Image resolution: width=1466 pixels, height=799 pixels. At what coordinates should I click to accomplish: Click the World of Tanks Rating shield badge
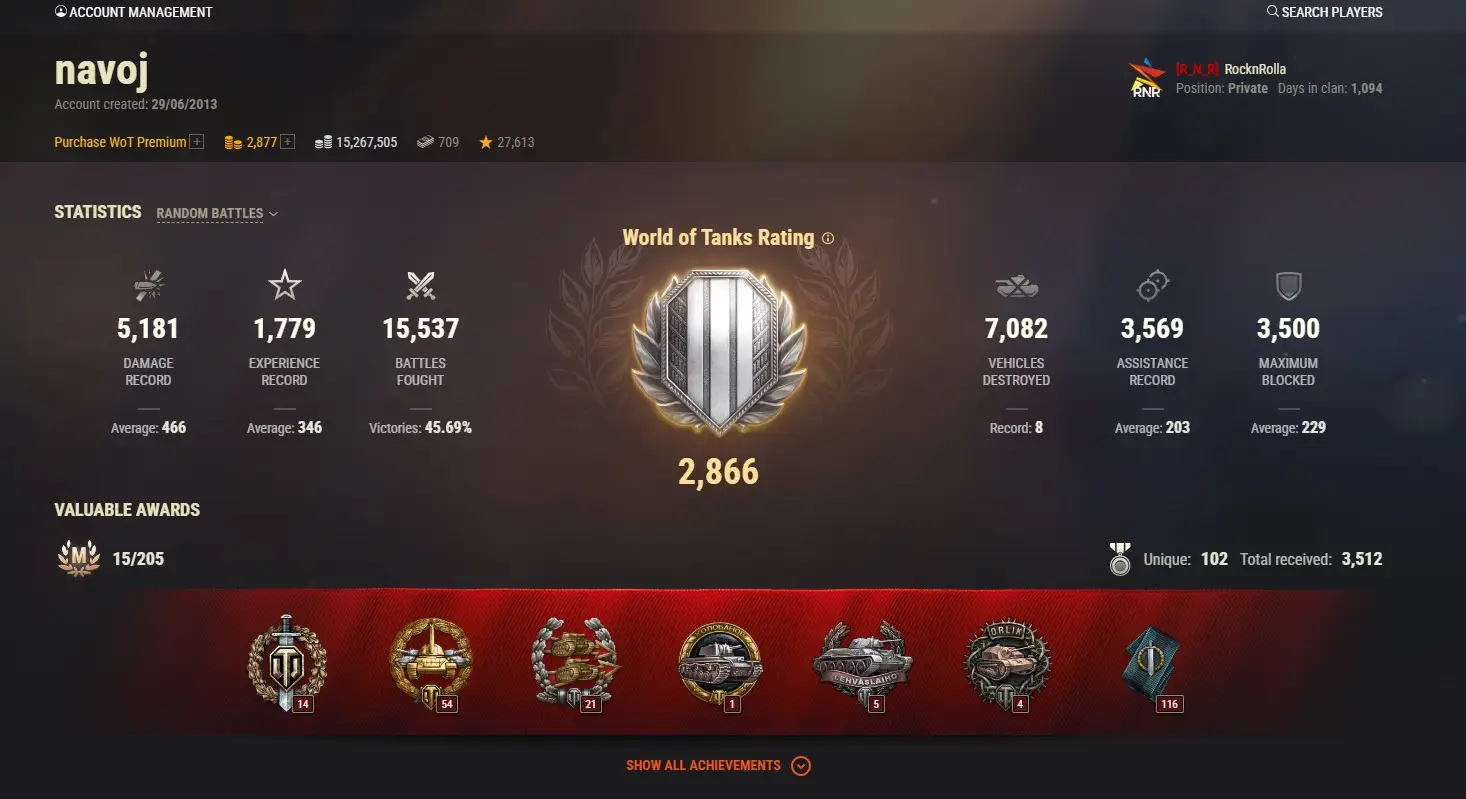(x=718, y=352)
